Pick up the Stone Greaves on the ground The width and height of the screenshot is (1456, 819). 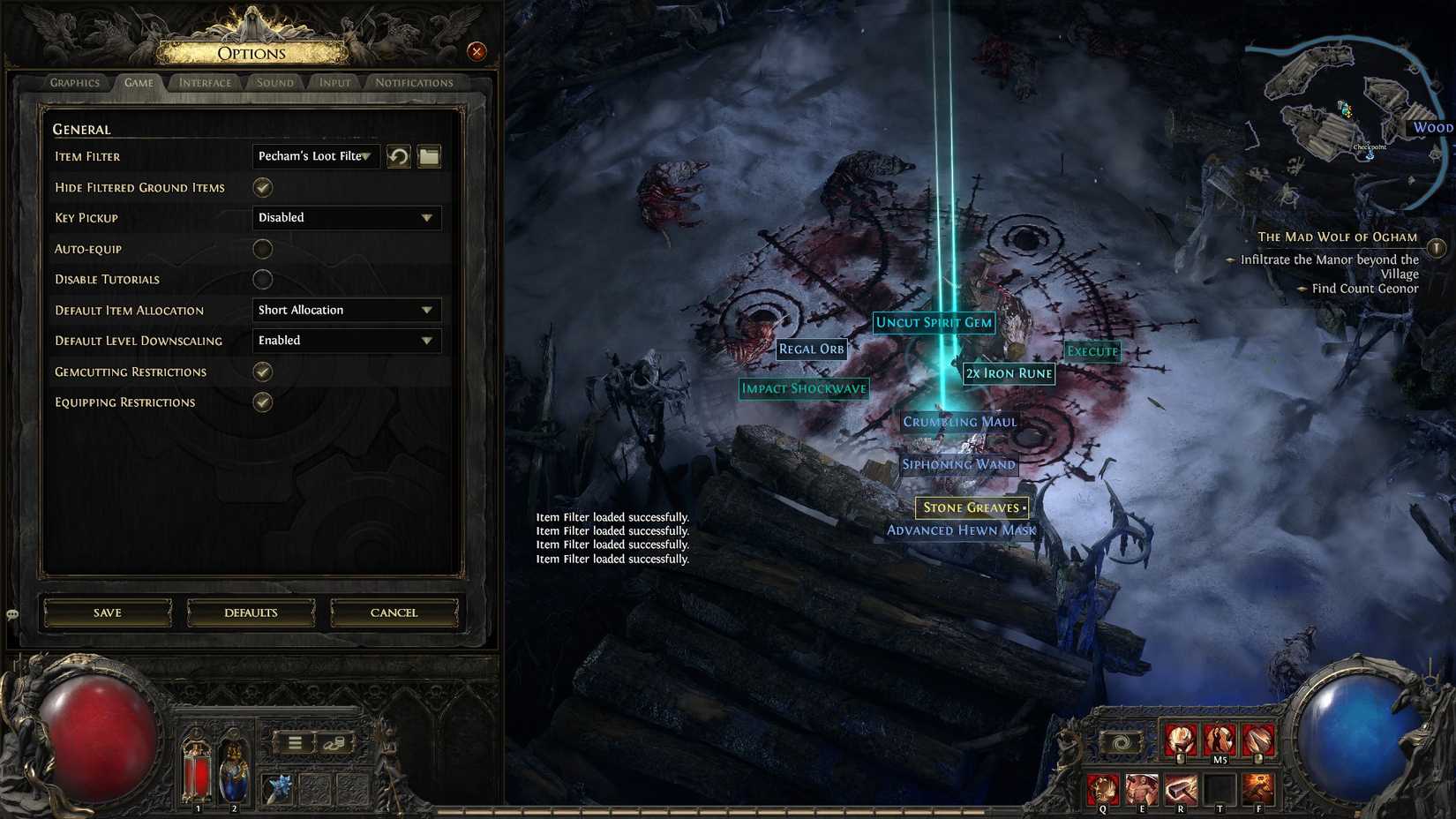coord(972,507)
